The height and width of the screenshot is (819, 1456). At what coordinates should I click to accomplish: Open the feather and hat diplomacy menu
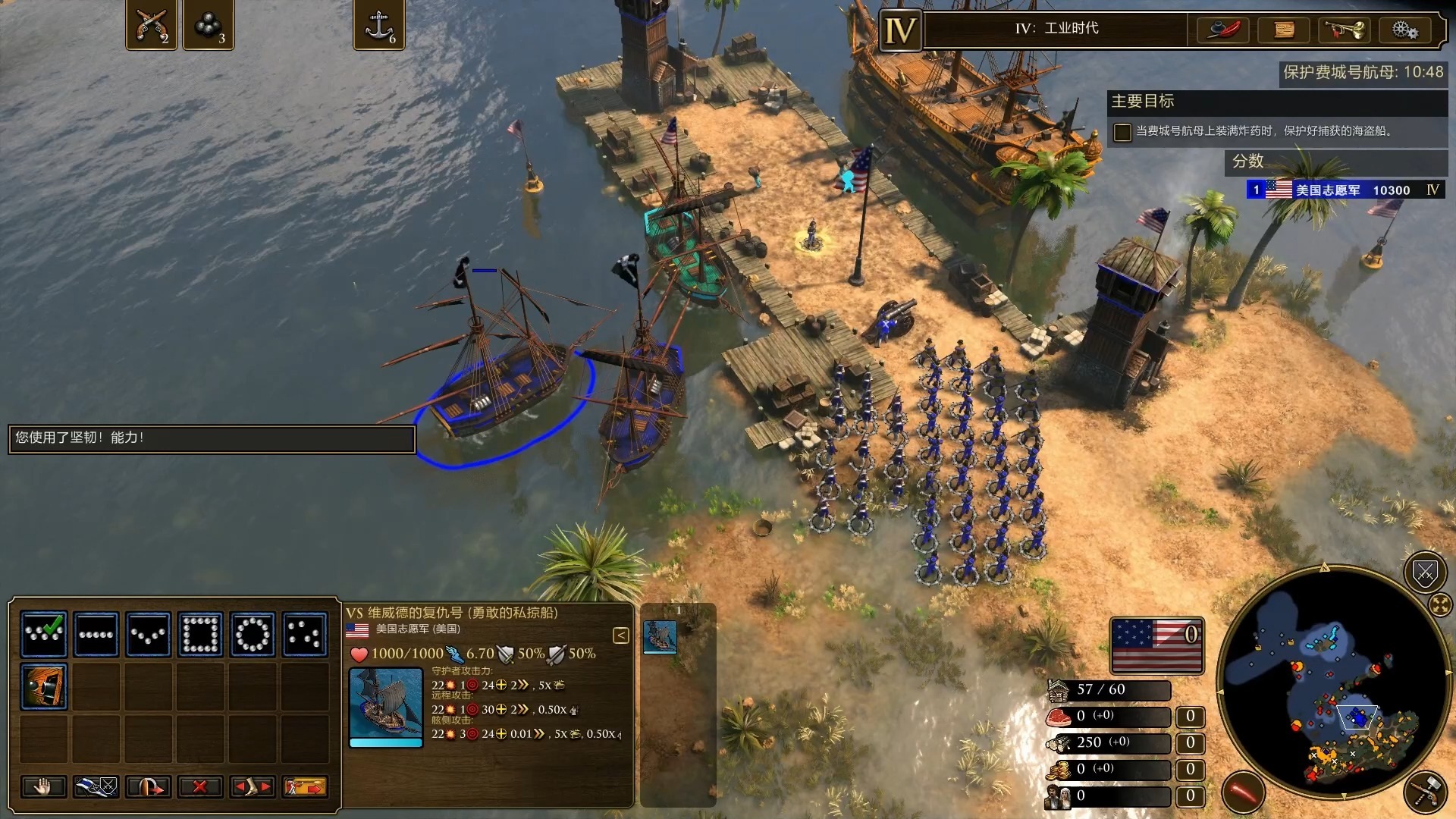click(x=1222, y=30)
